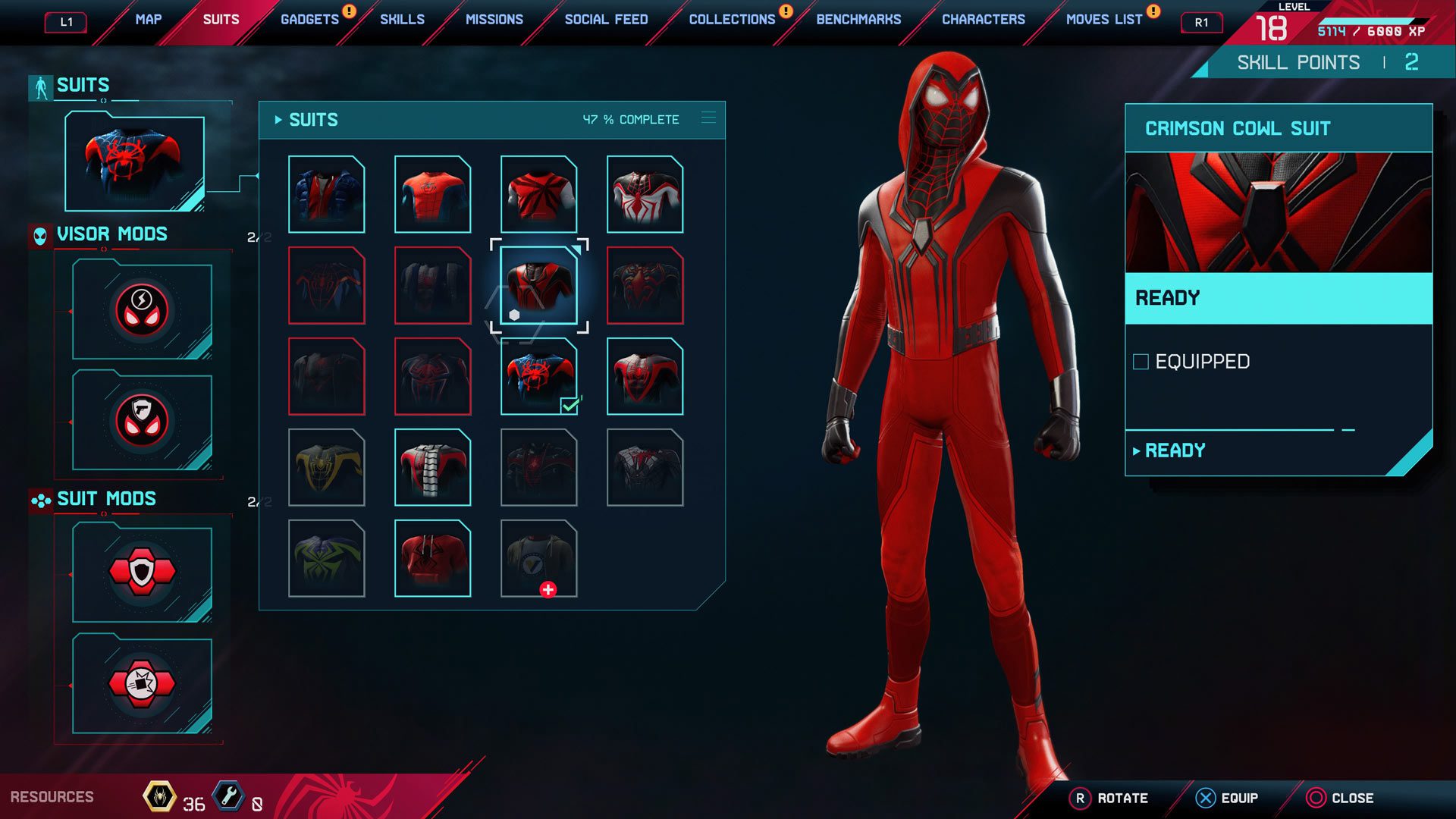This screenshot has height=819, width=1456.
Task: Open the pistol visor mod slot
Action: click(x=142, y=421)
